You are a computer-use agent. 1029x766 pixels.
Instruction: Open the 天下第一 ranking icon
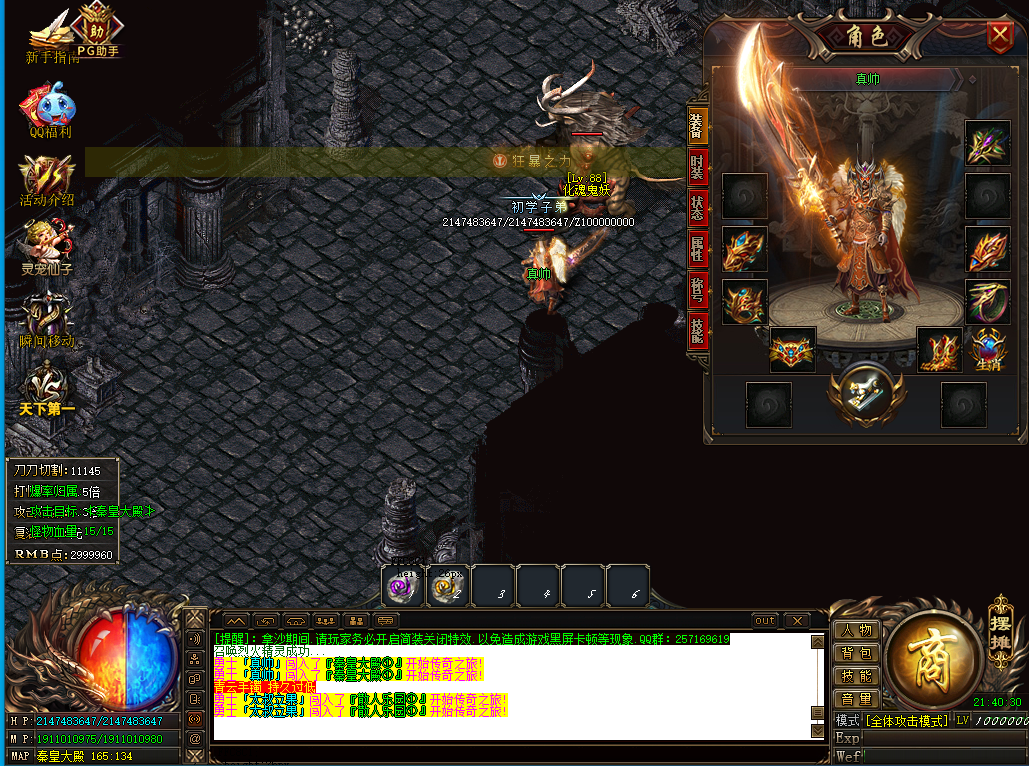46,388
